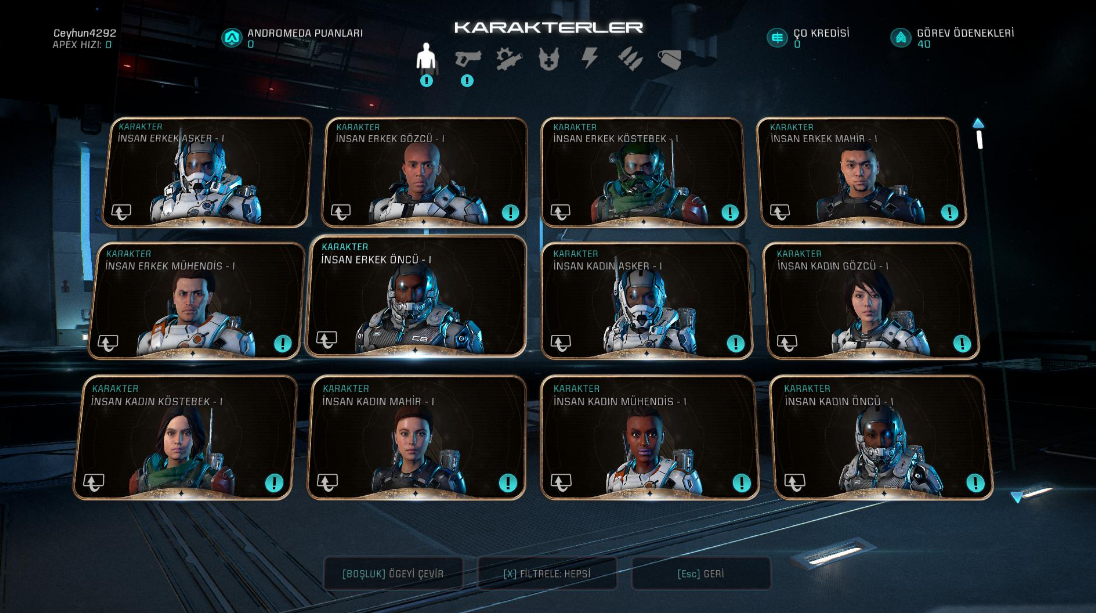This screenshot has height=613, width=1096.
Task: Select the İnsan Kadın Köstebek character card
Action: point(185,437)
